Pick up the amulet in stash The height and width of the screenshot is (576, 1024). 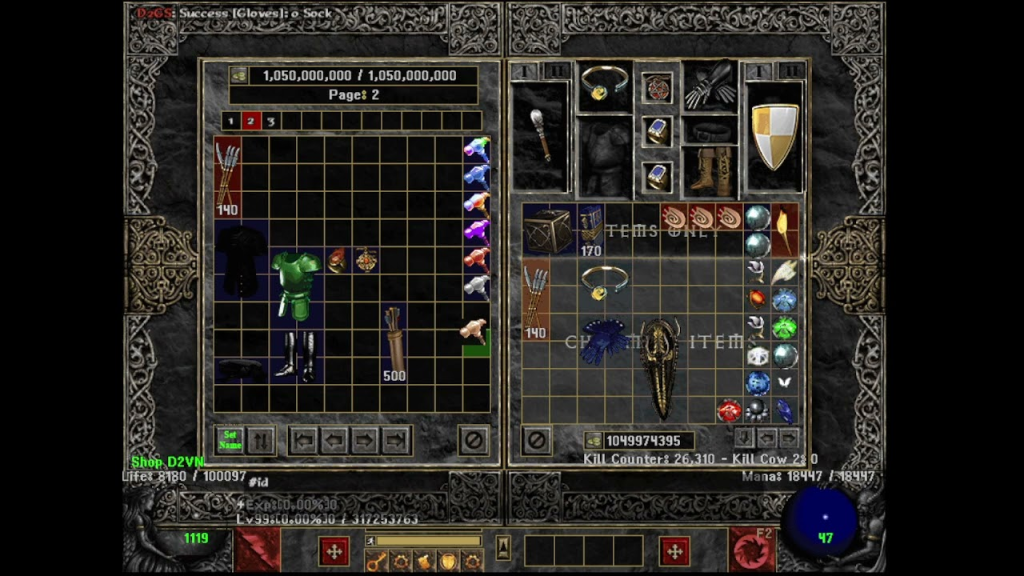(x=366, y=260)
